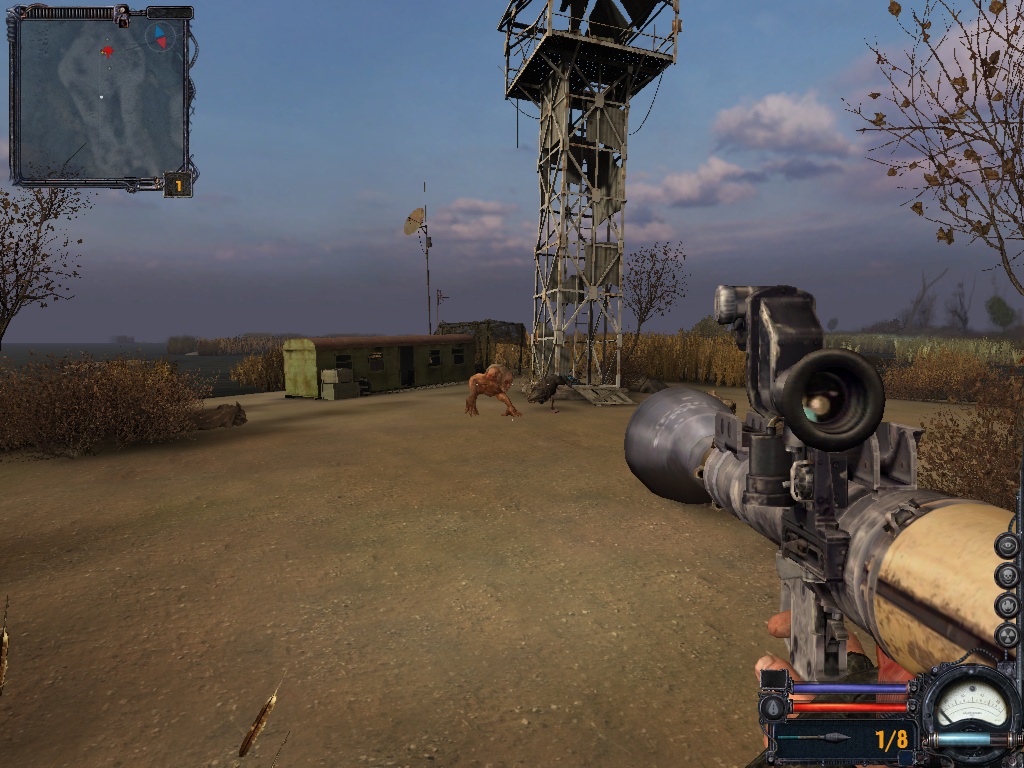Click the blood drop bleeding icon

tap(772, 708)
